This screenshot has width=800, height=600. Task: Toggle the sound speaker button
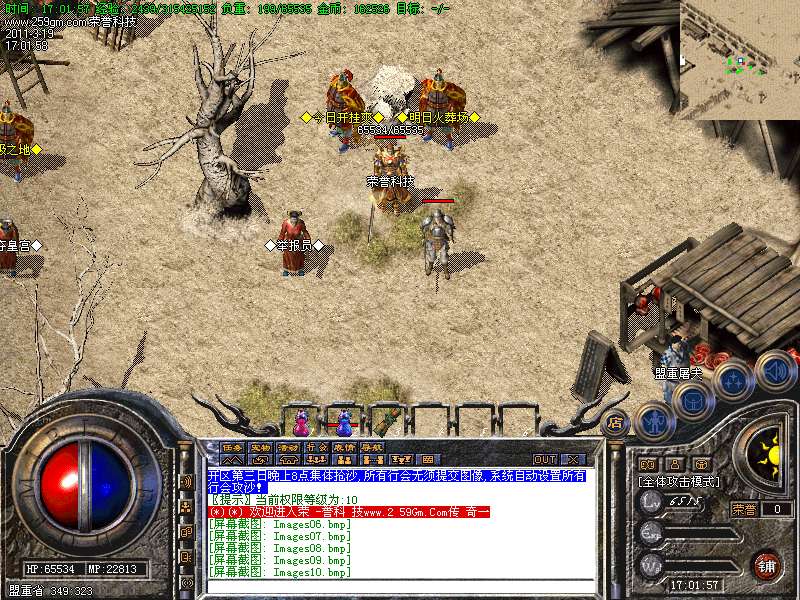[x=775, y=370]
